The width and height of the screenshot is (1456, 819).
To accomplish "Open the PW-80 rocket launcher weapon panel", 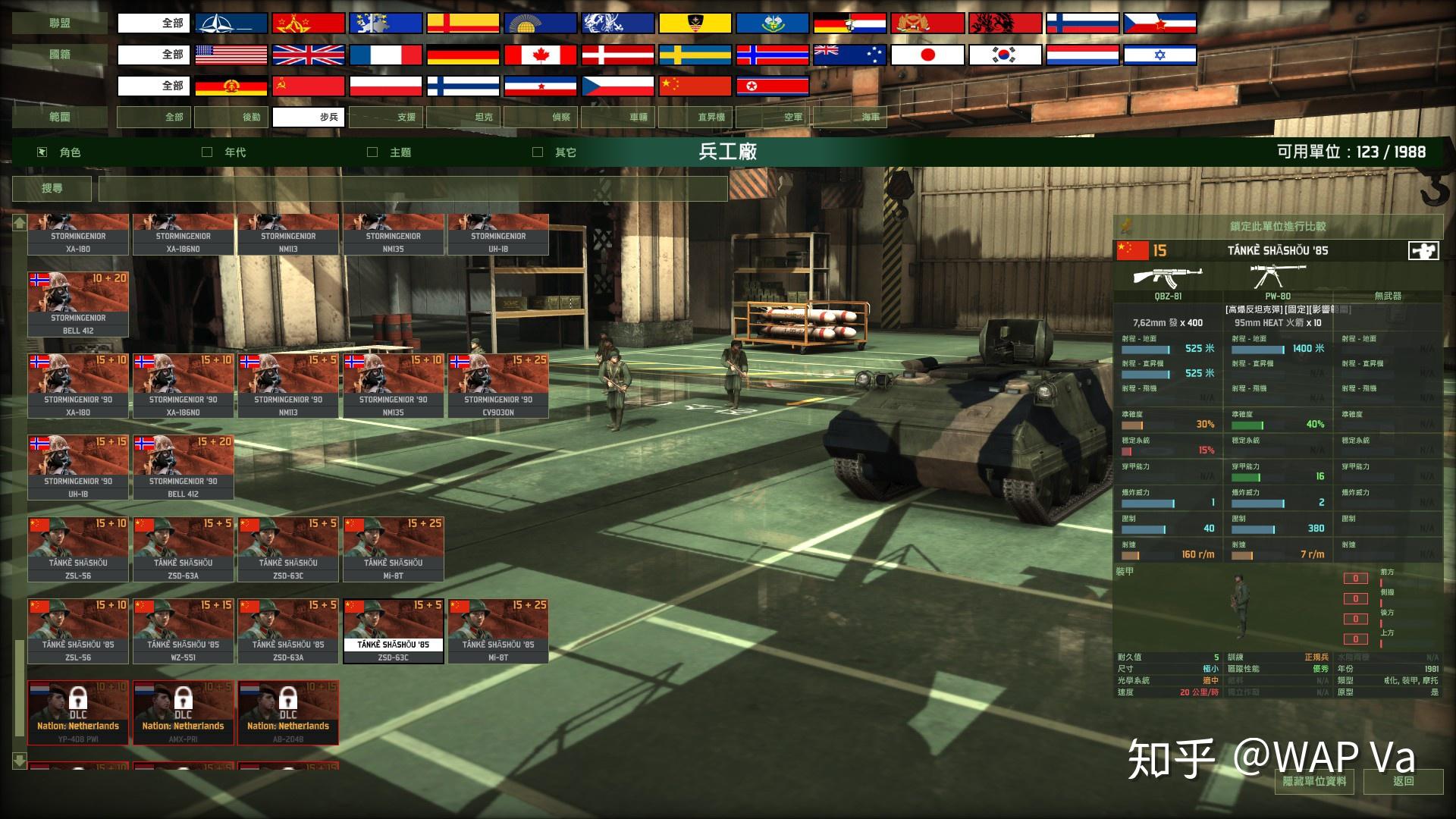I will pos(1278,275).
